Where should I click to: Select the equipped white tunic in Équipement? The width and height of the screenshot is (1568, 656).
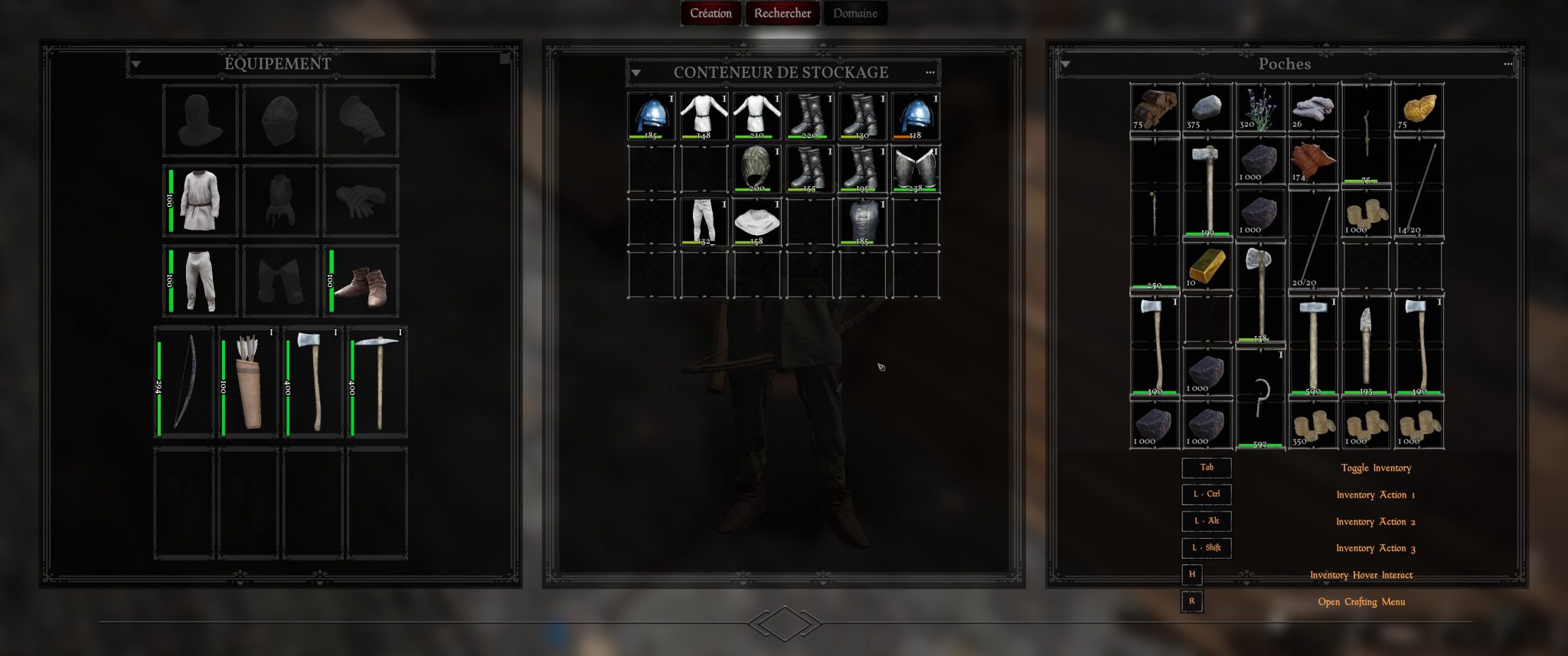[x=201, y=201]
